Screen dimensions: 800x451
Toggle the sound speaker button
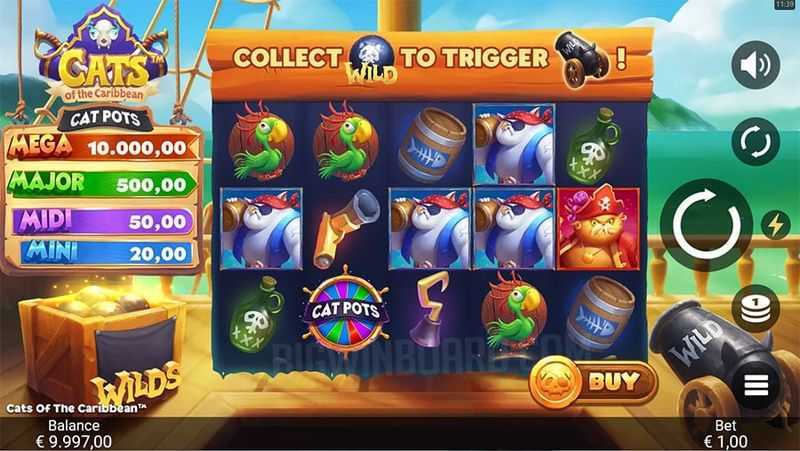click(755, 66)
